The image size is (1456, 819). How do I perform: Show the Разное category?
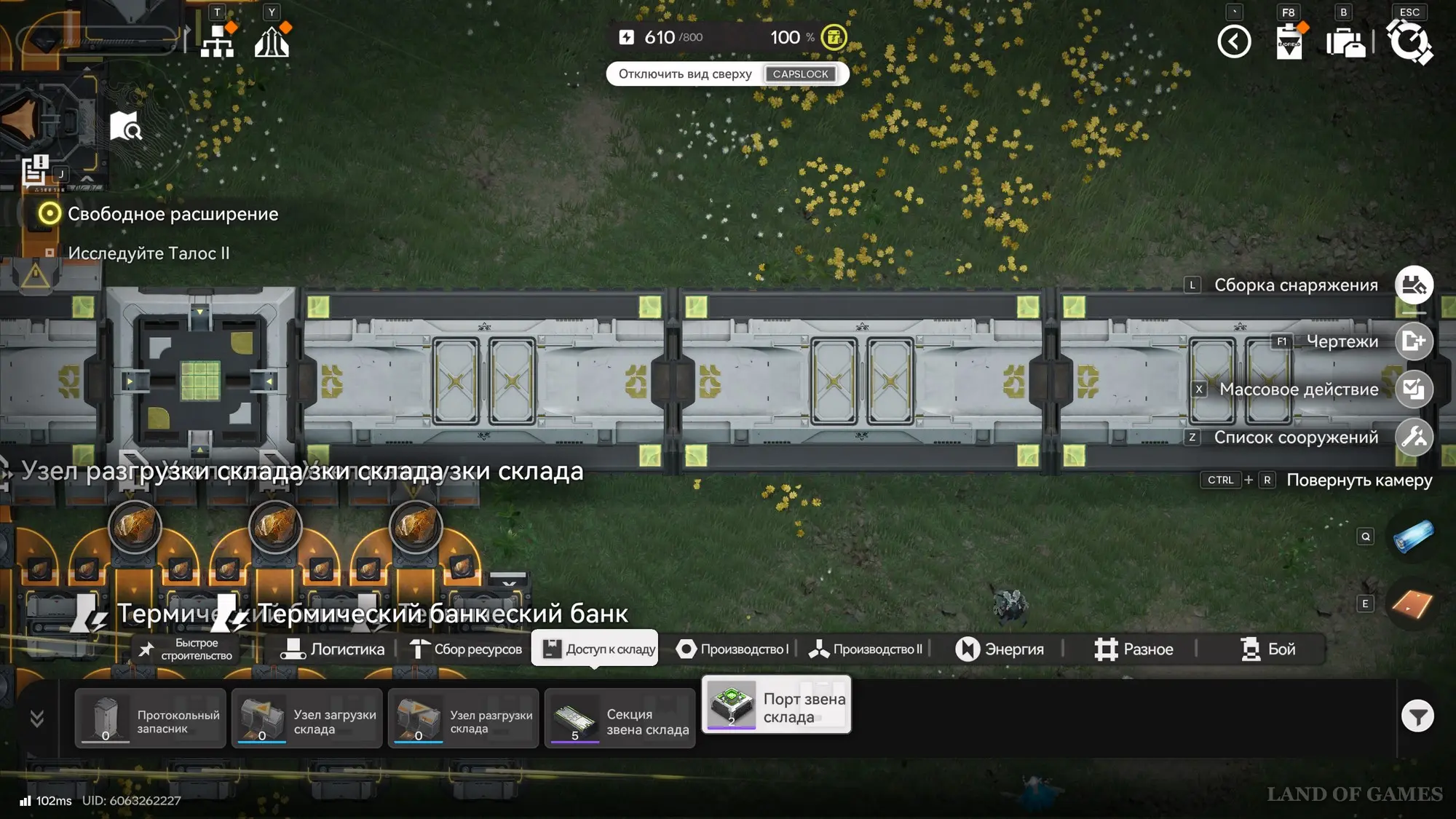tap(1133, 649)
